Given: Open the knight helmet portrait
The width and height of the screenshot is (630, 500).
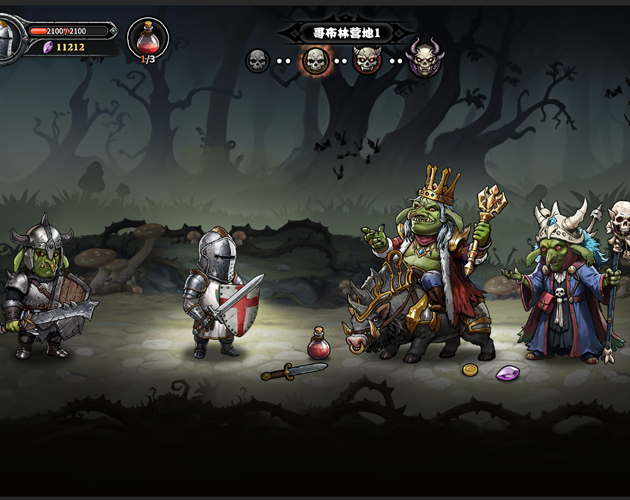Looking at the screenshot, I should tap(6, 41).
